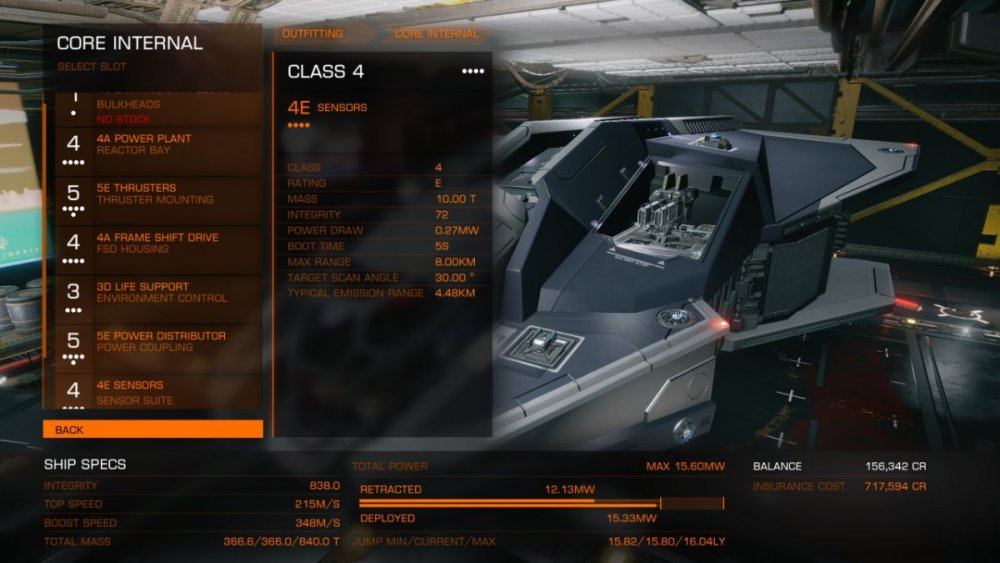Select the 4A Power Plant slot
Image resolution: width=1000 pixels, height=563 pixels.
[153, 145]
